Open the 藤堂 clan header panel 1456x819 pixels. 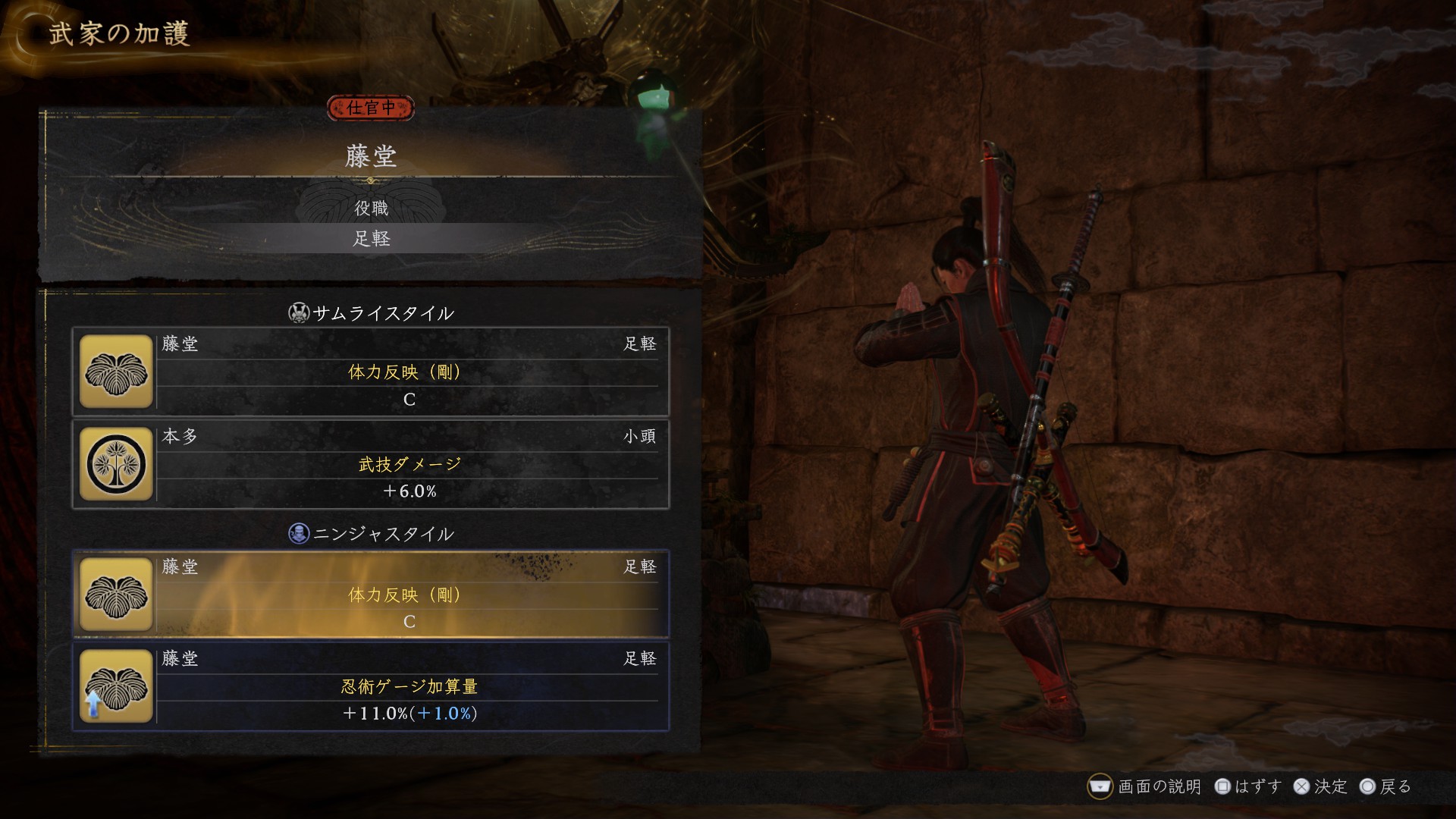click(371, 156)
